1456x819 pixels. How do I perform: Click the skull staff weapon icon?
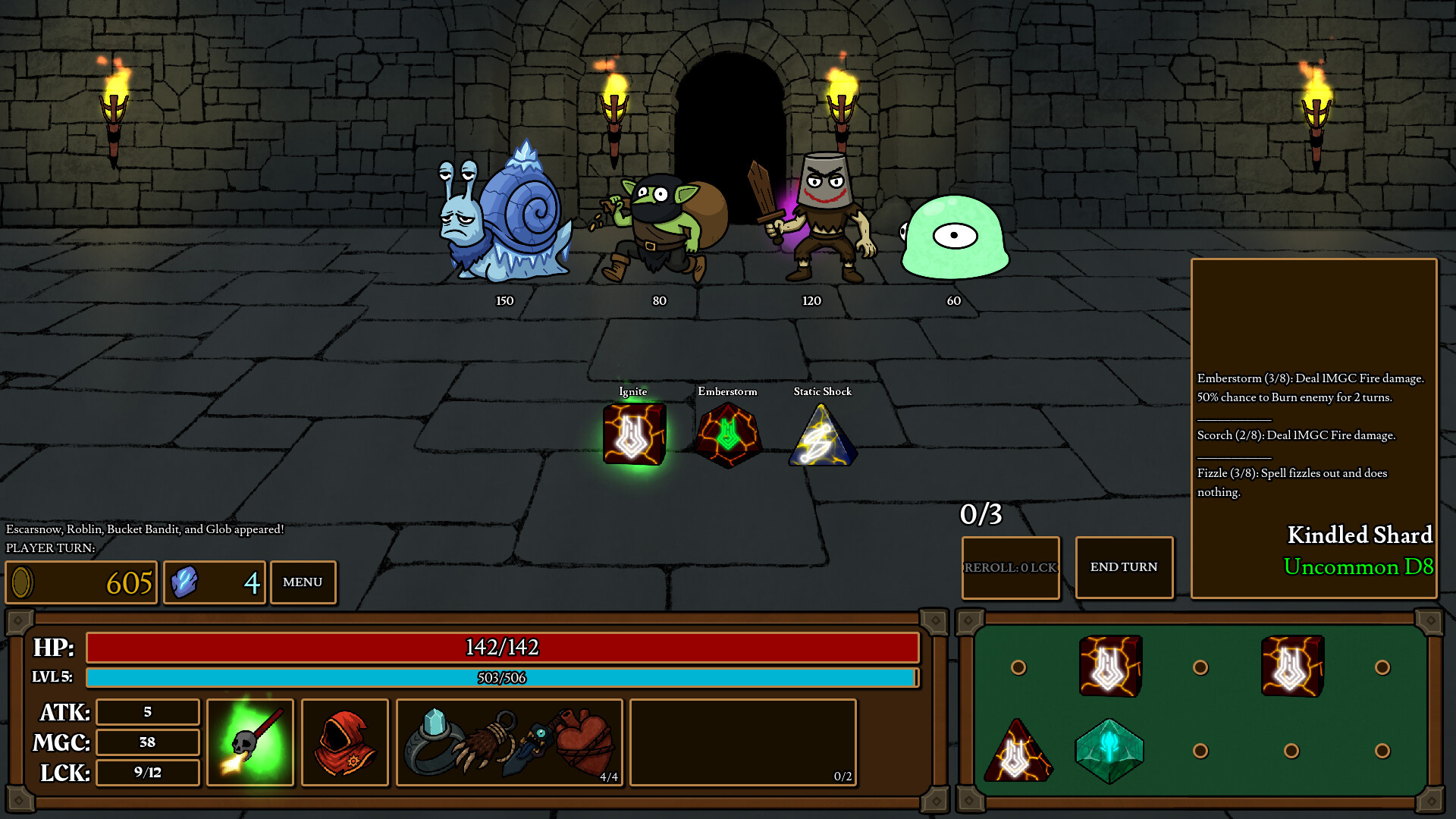(250, 742)
